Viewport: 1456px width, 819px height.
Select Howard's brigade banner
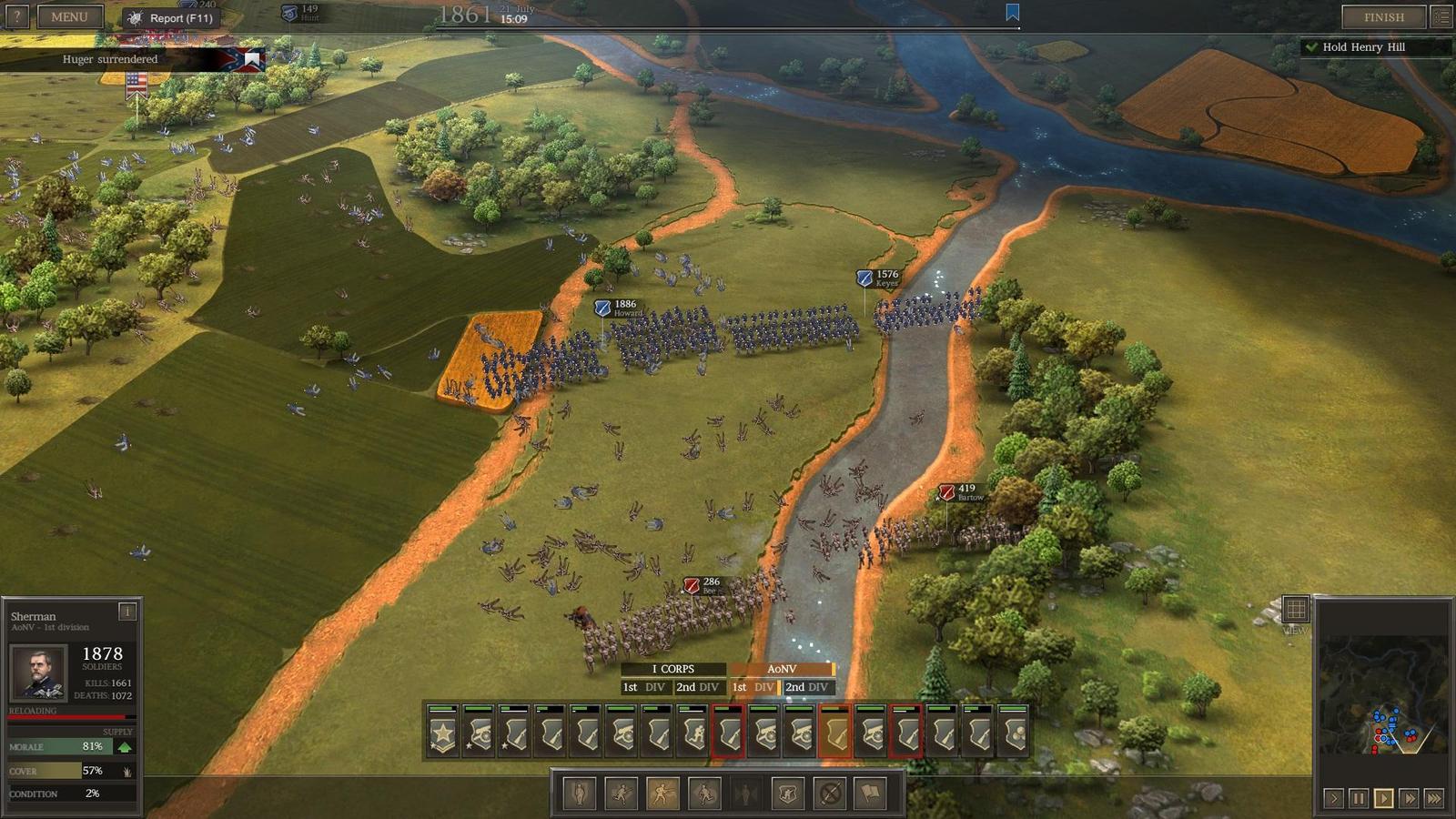click(x=602, y=308)
